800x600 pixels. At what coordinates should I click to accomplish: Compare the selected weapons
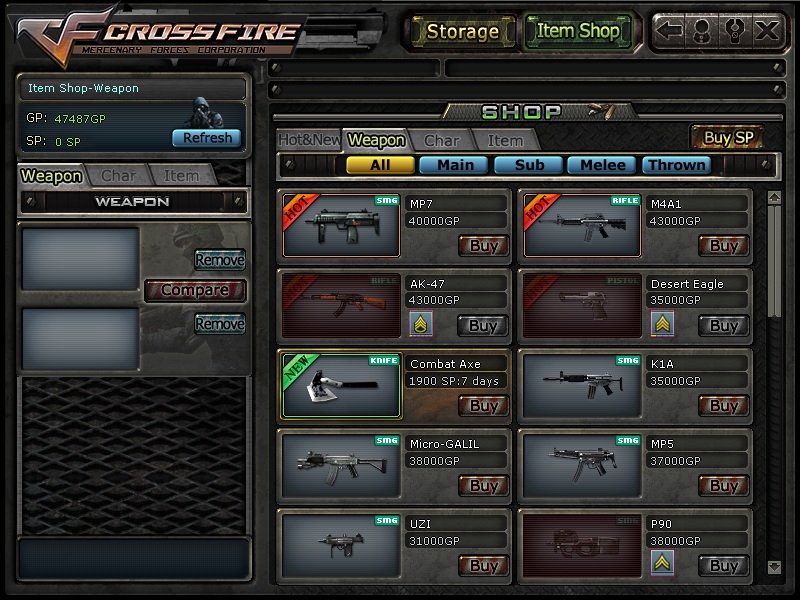click(x=194, y=290)
